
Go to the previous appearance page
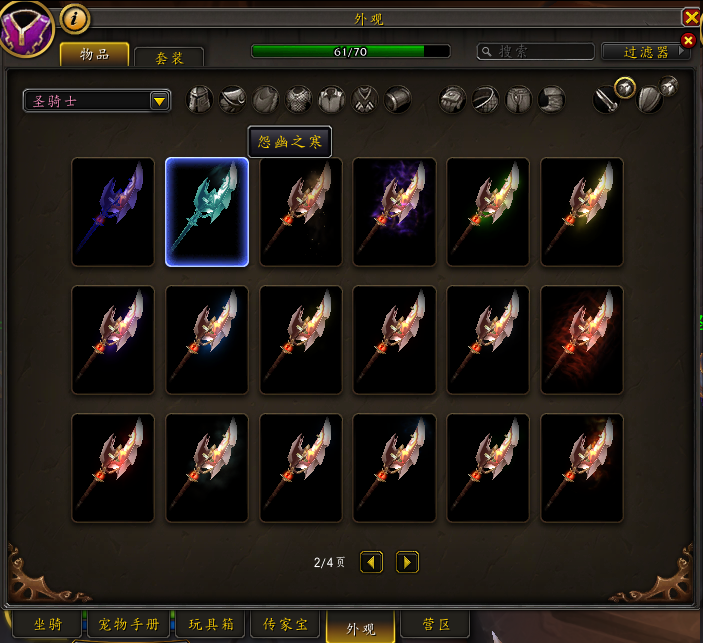pyautogui.click(x=372, y=562)
